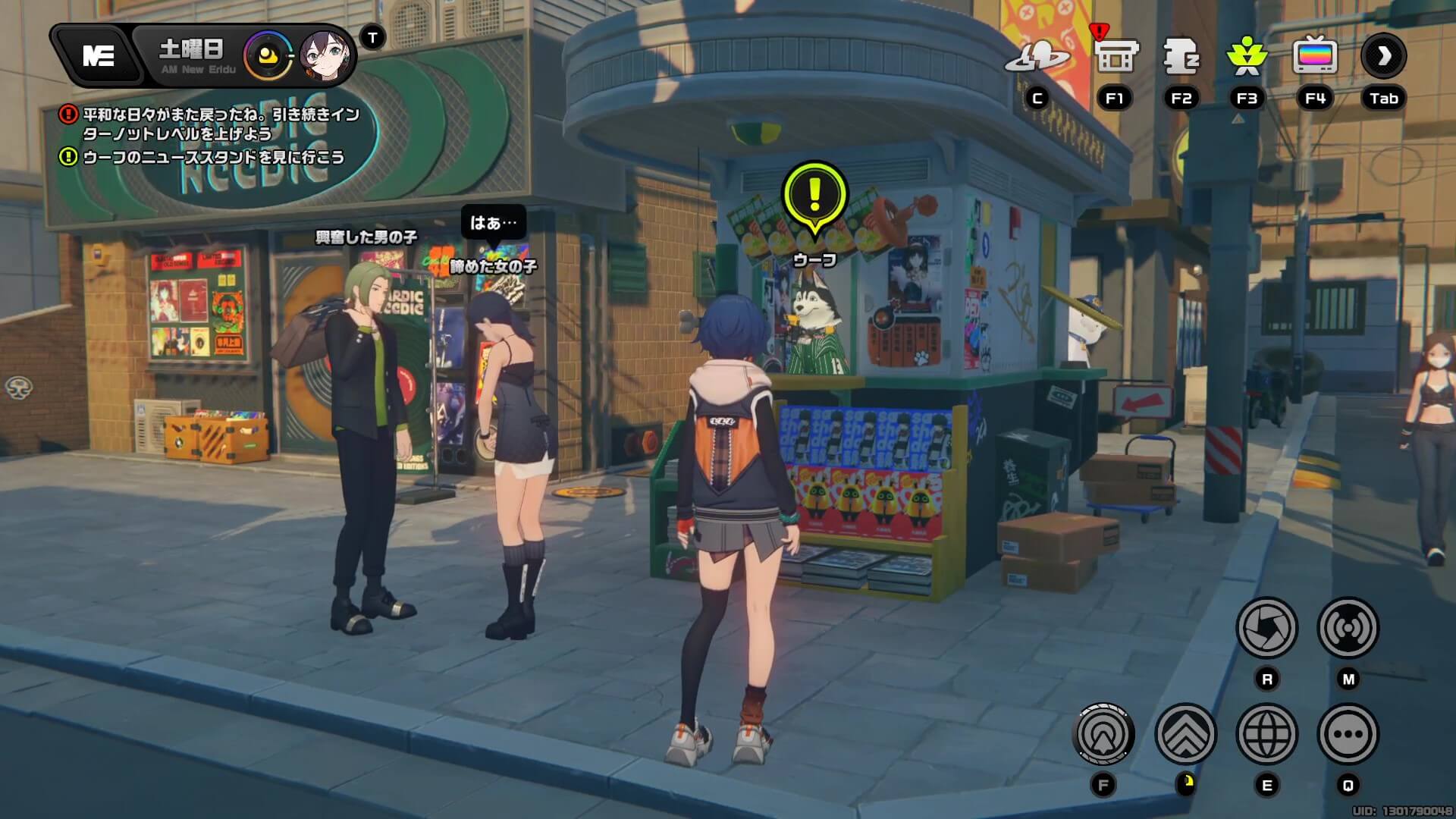The width and height of the screenshot is (1456, 819).
Task: Click the player avatar portrait next to T
Action: click(328, 55)
